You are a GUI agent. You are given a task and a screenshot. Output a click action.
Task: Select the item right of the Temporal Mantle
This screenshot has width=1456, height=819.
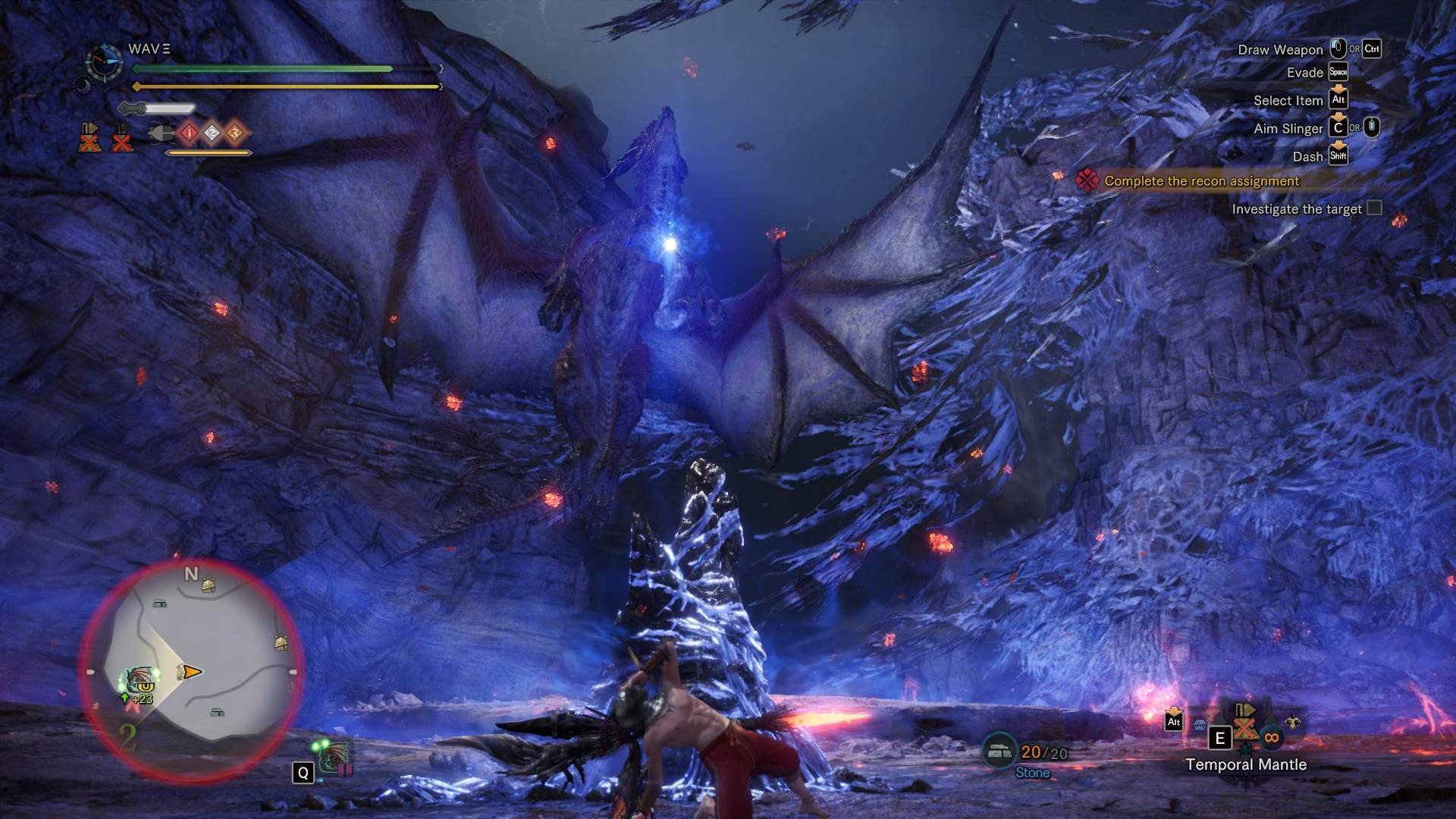pyautogui.click(x=1293, y=723)
